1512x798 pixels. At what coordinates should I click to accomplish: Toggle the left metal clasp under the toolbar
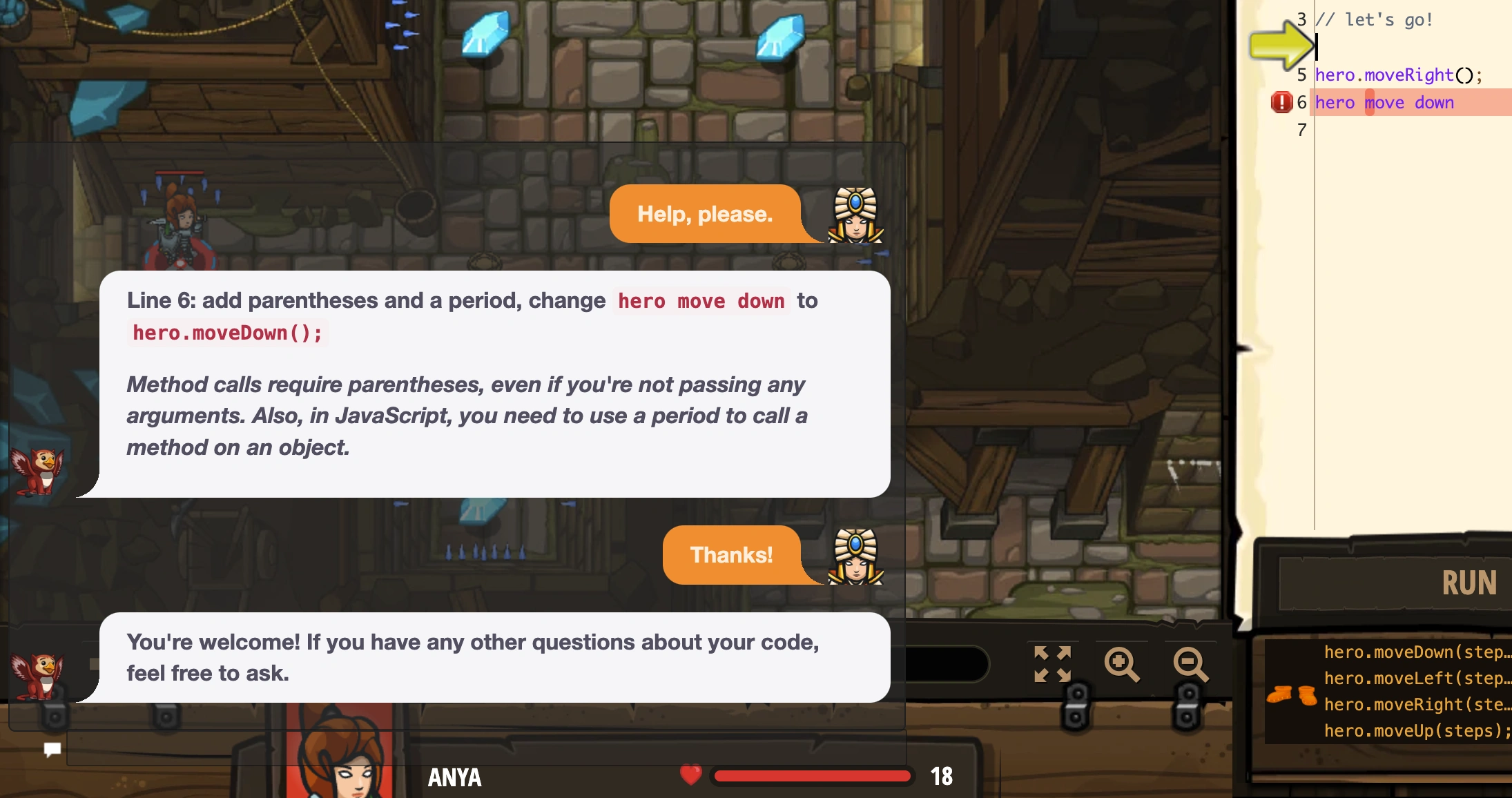(x=1076, y=704)
